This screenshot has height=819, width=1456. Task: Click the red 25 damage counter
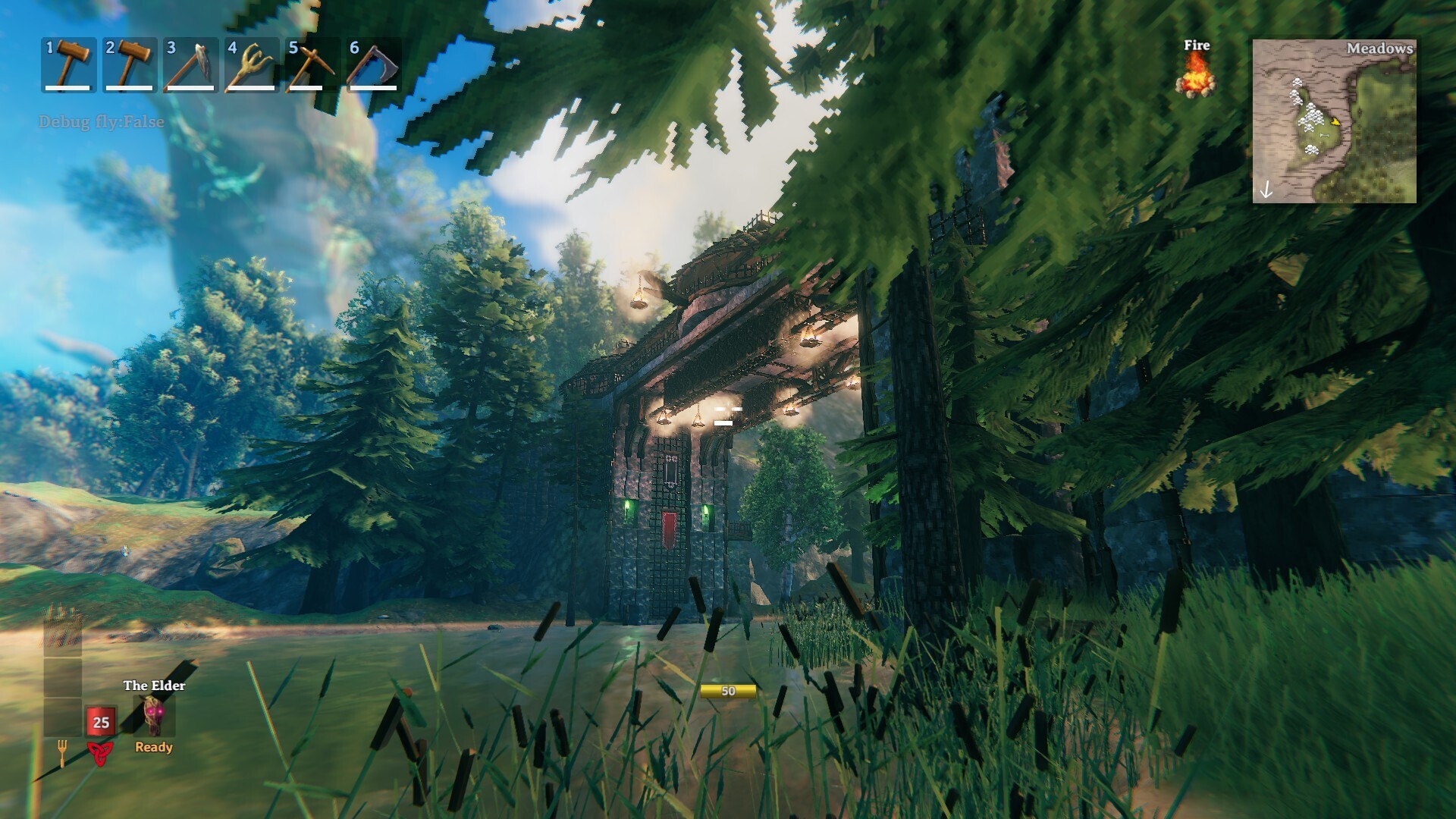(x=100, y=721)
